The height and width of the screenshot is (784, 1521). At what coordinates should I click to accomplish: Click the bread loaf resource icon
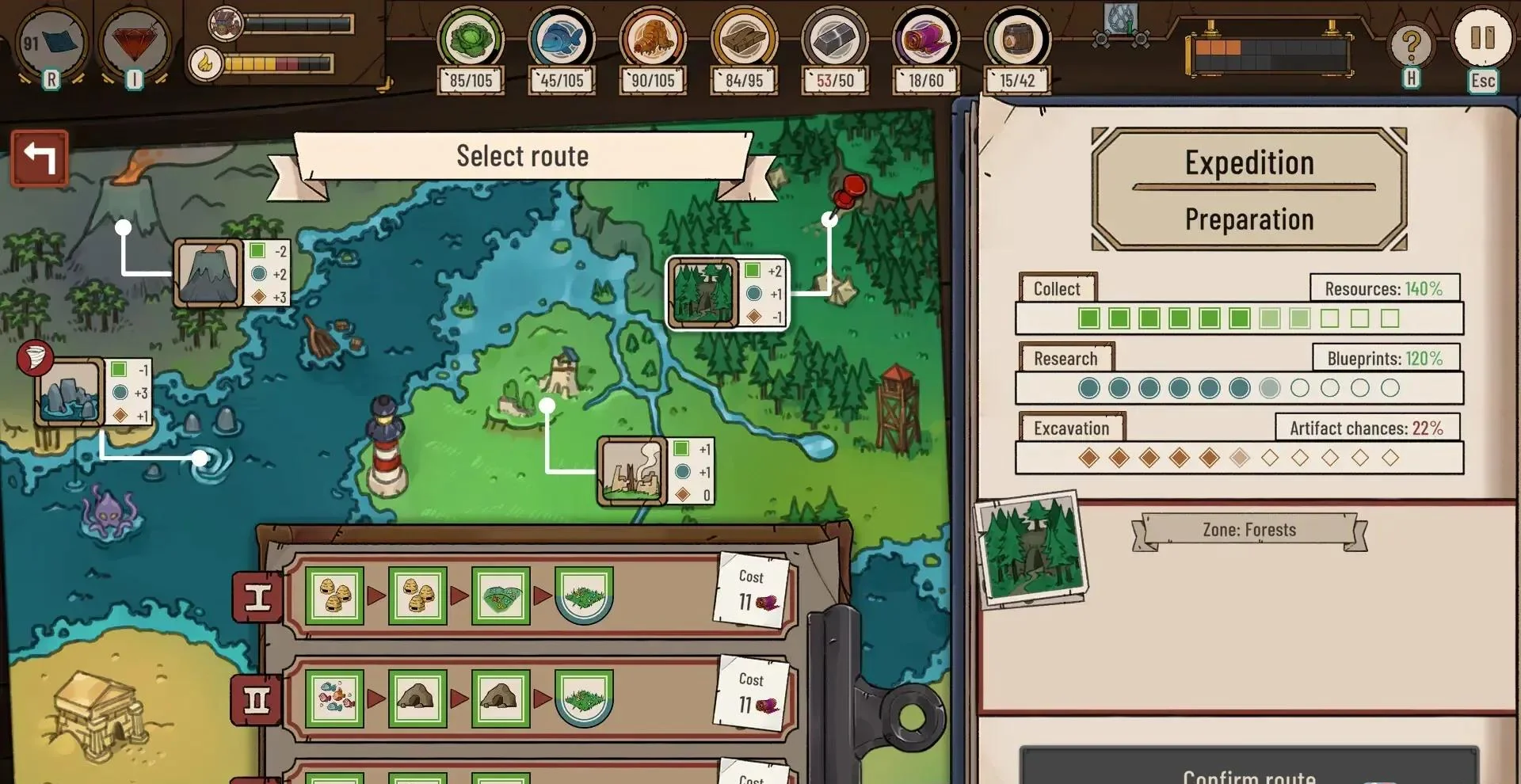pyautogui.click(x=653, y=38)
